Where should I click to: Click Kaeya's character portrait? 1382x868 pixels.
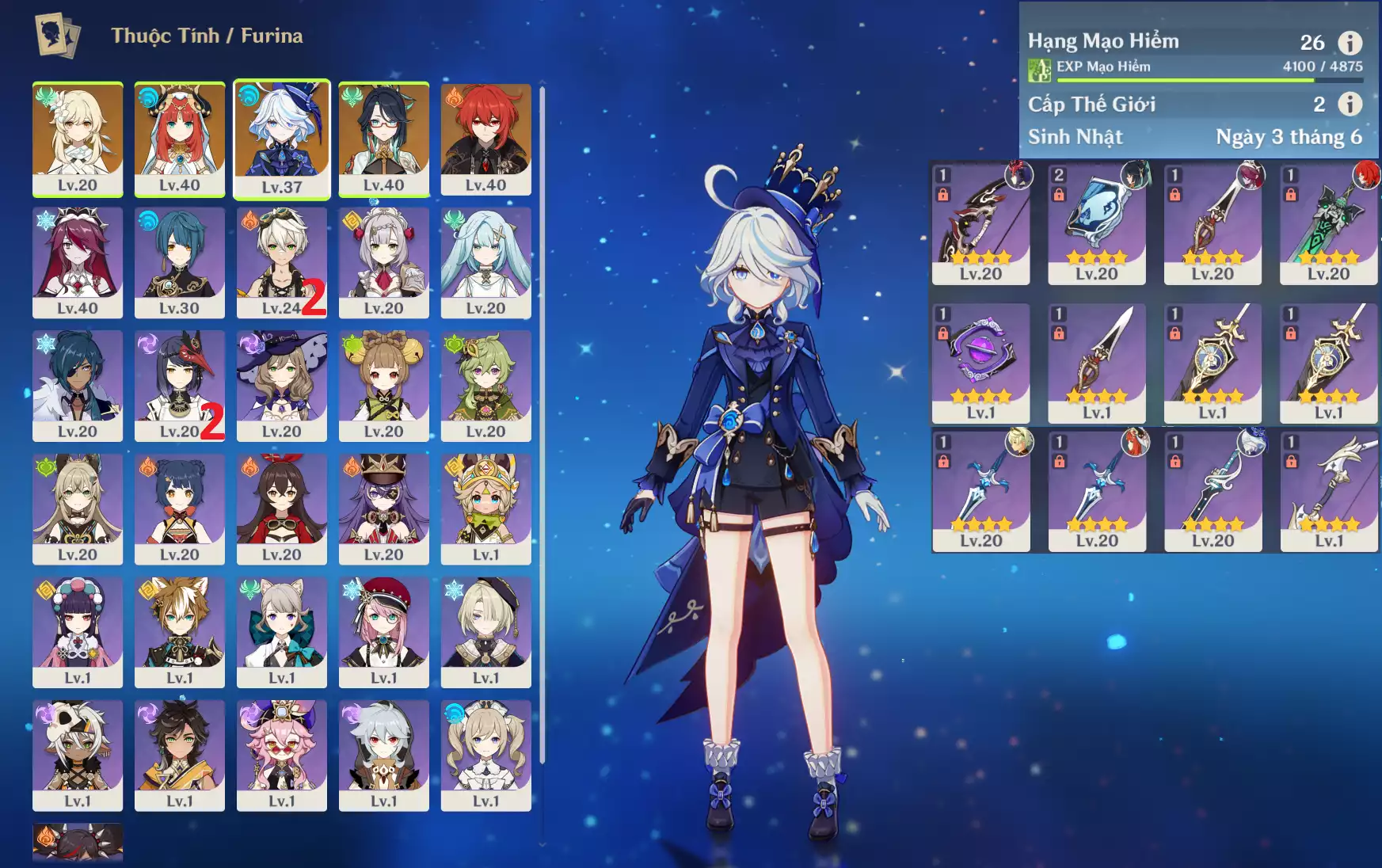[x=78, y=386]
